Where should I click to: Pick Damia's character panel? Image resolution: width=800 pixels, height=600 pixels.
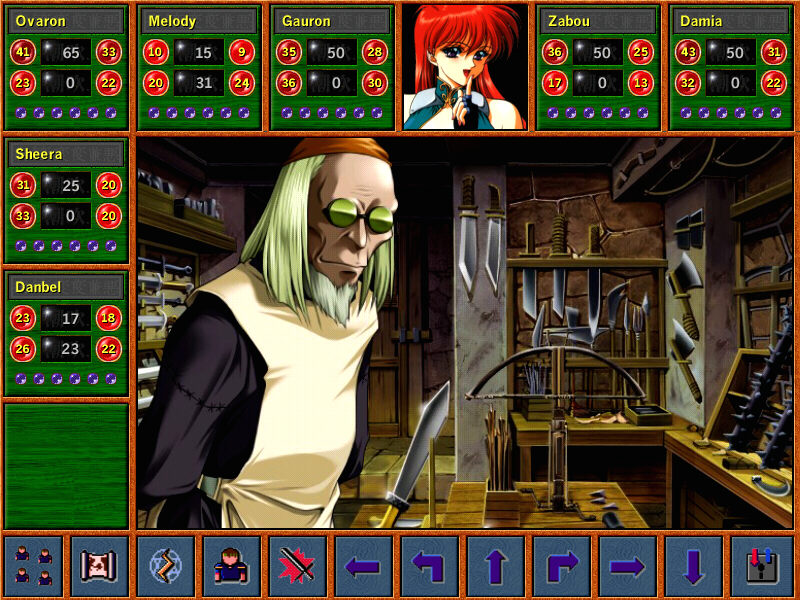tap(731, 67)
